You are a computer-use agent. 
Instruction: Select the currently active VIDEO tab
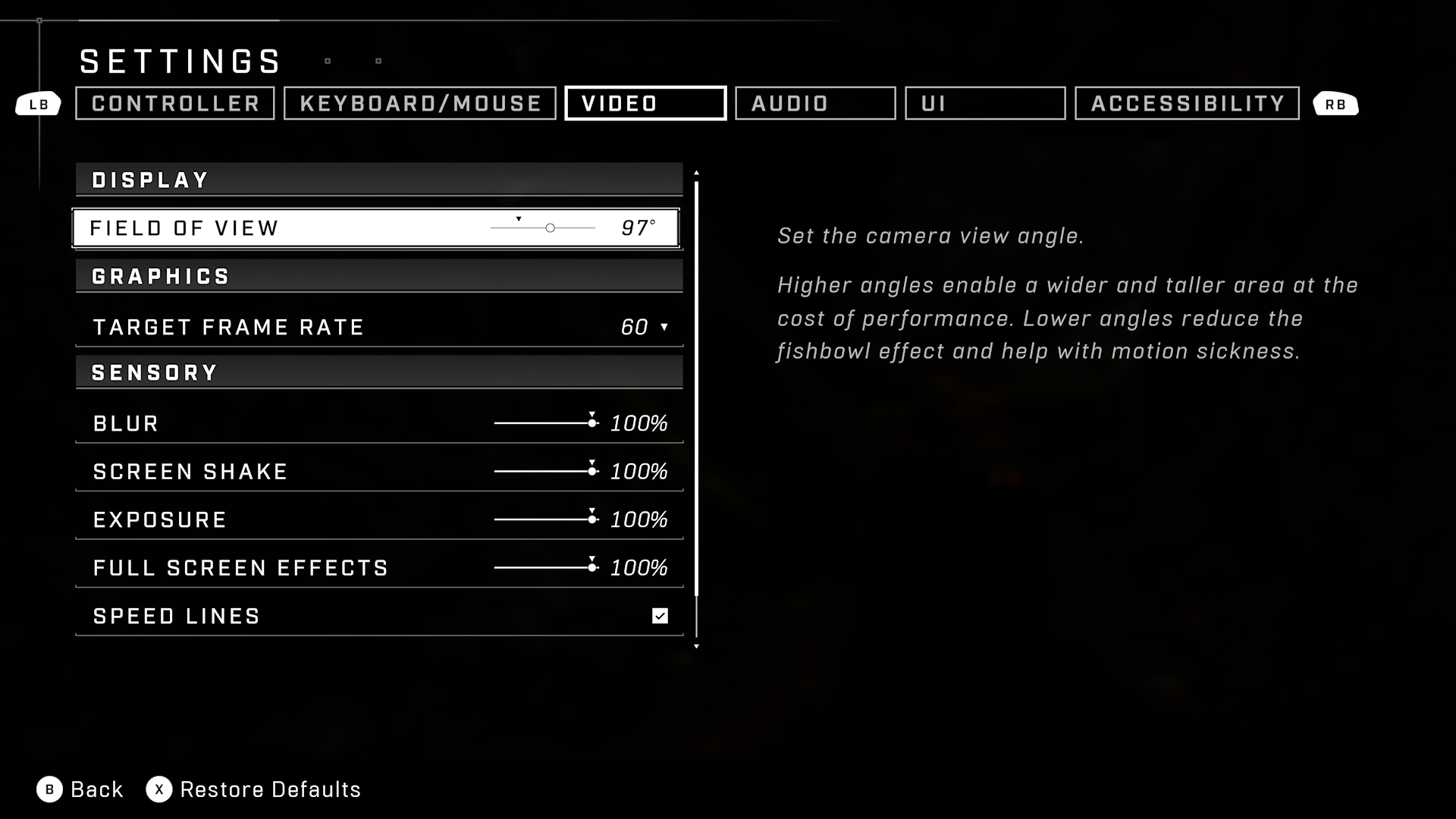click(645, 103)
